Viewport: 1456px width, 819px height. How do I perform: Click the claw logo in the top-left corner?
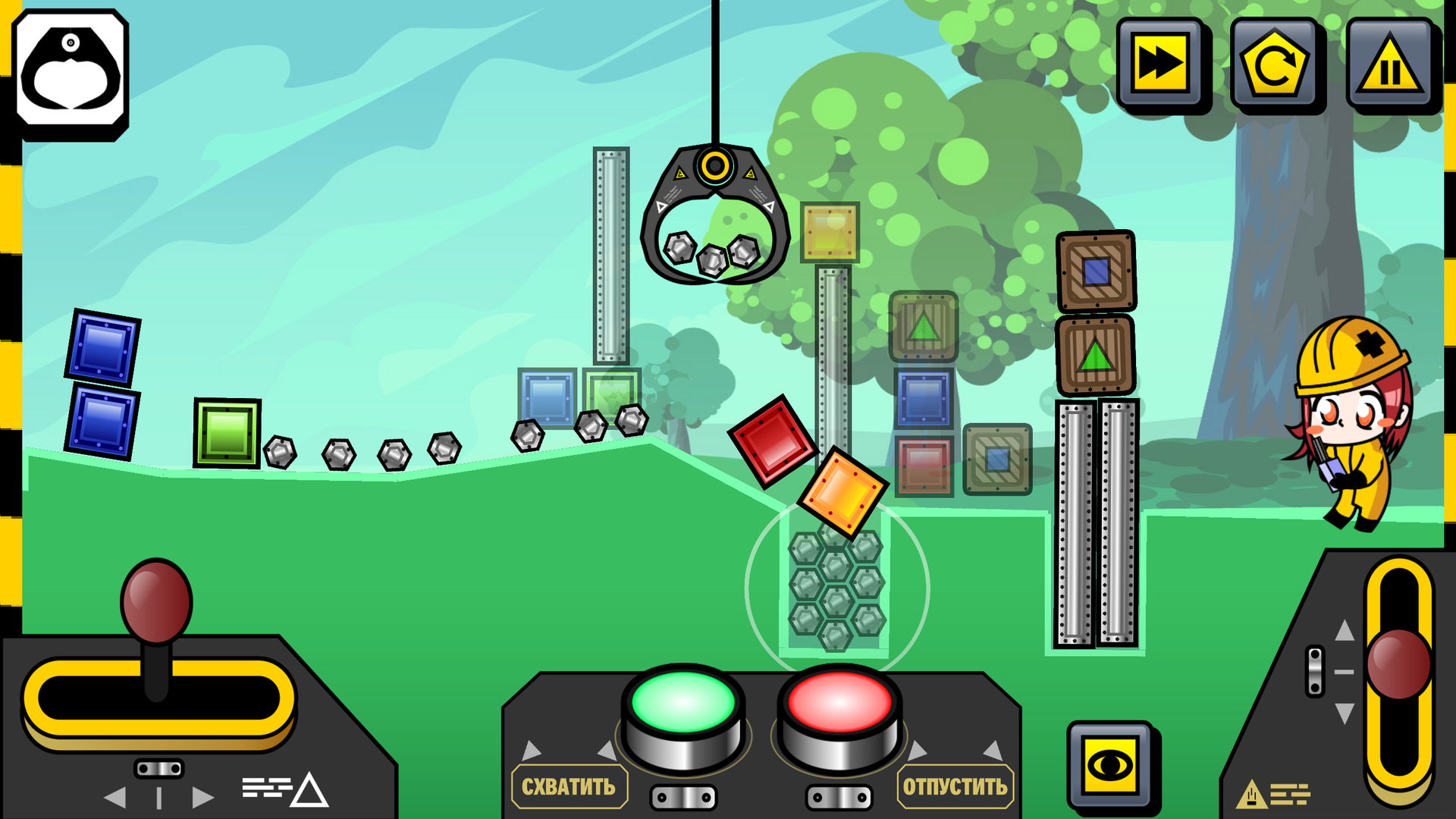(x=71, y=72)
